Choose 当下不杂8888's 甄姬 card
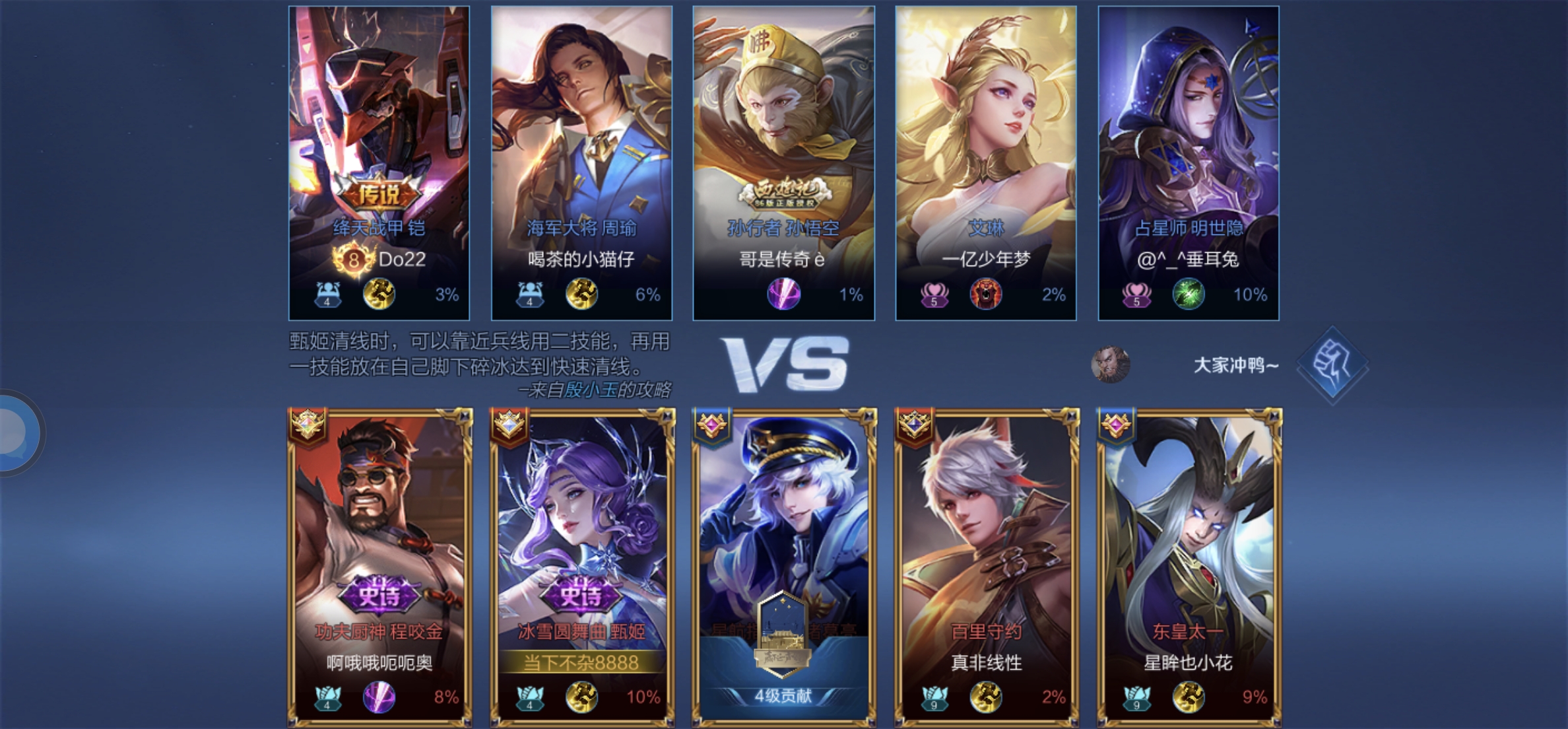 pyautogui.click(x=581, y=567)
